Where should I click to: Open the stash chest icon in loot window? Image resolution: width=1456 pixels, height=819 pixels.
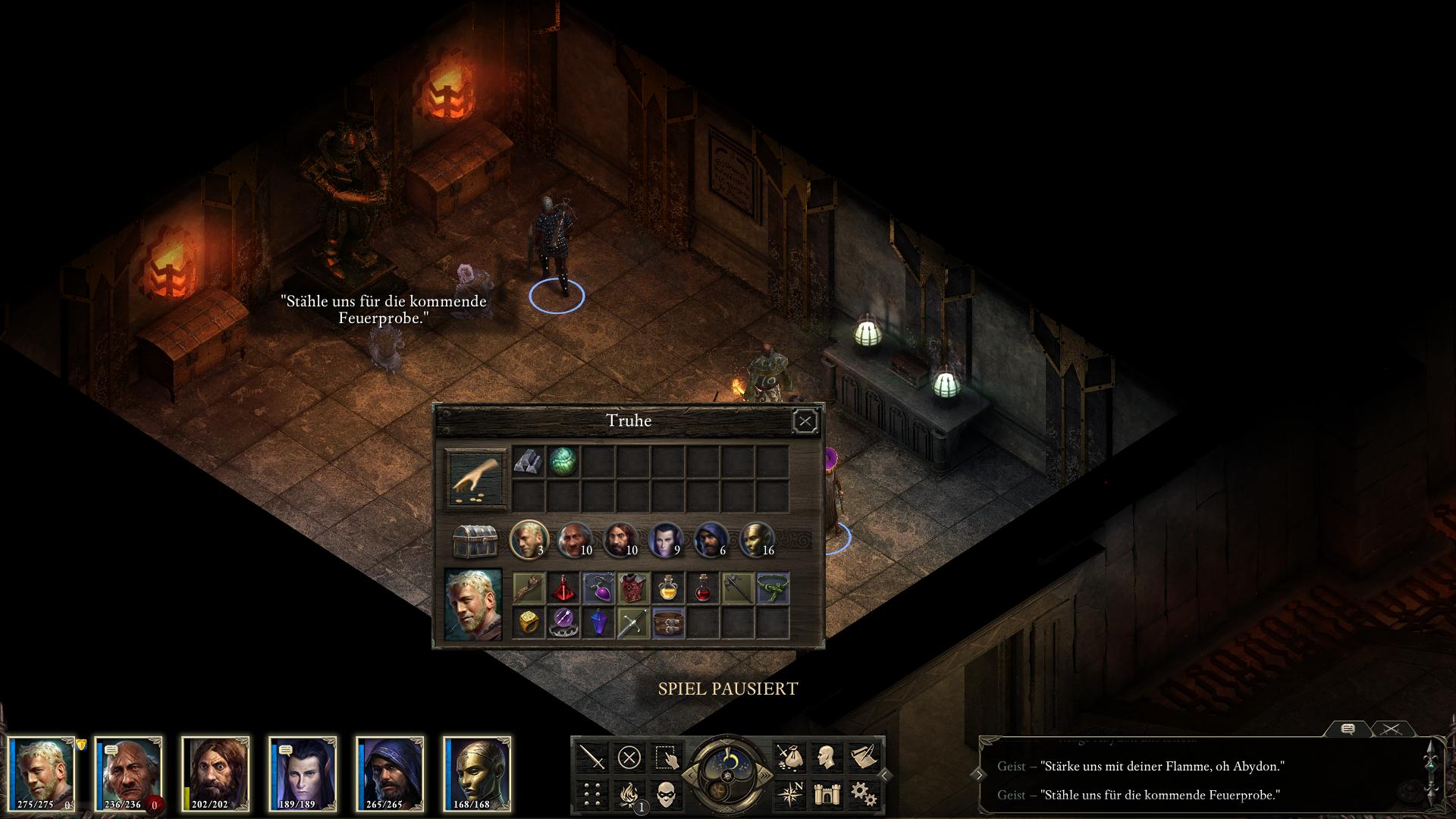475,541
